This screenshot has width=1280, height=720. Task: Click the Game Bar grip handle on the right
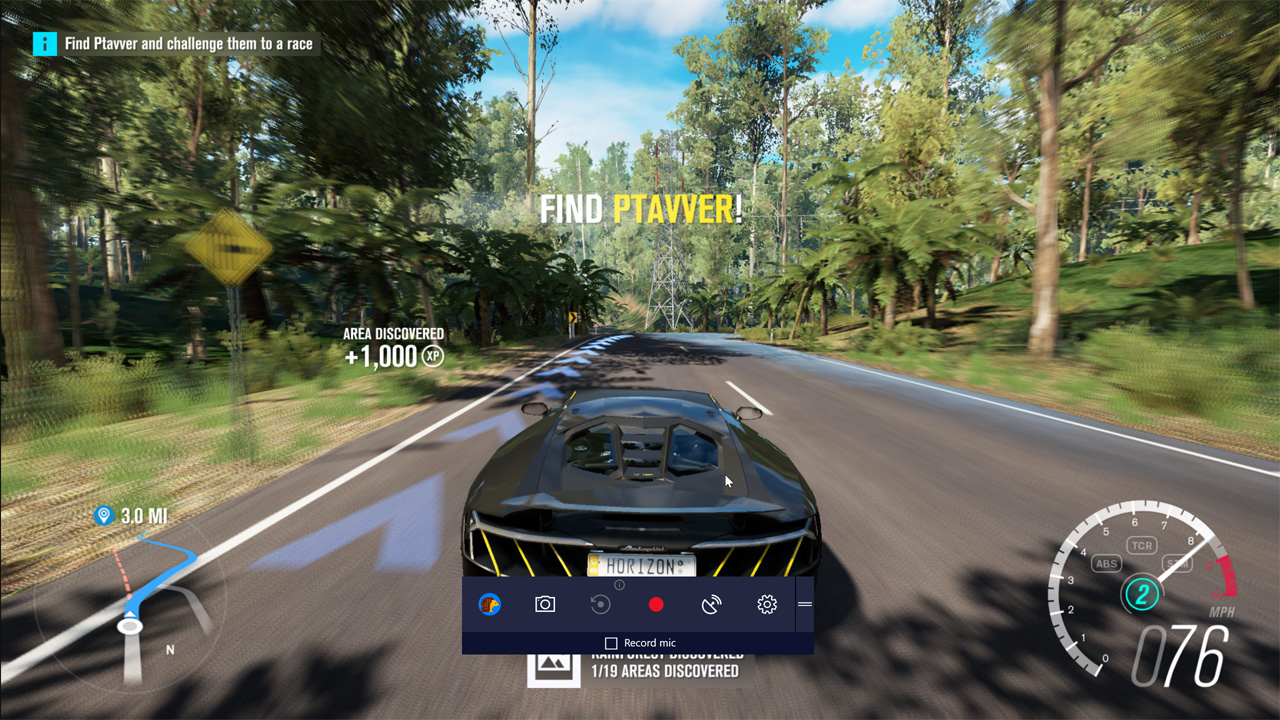click(804, 604)
